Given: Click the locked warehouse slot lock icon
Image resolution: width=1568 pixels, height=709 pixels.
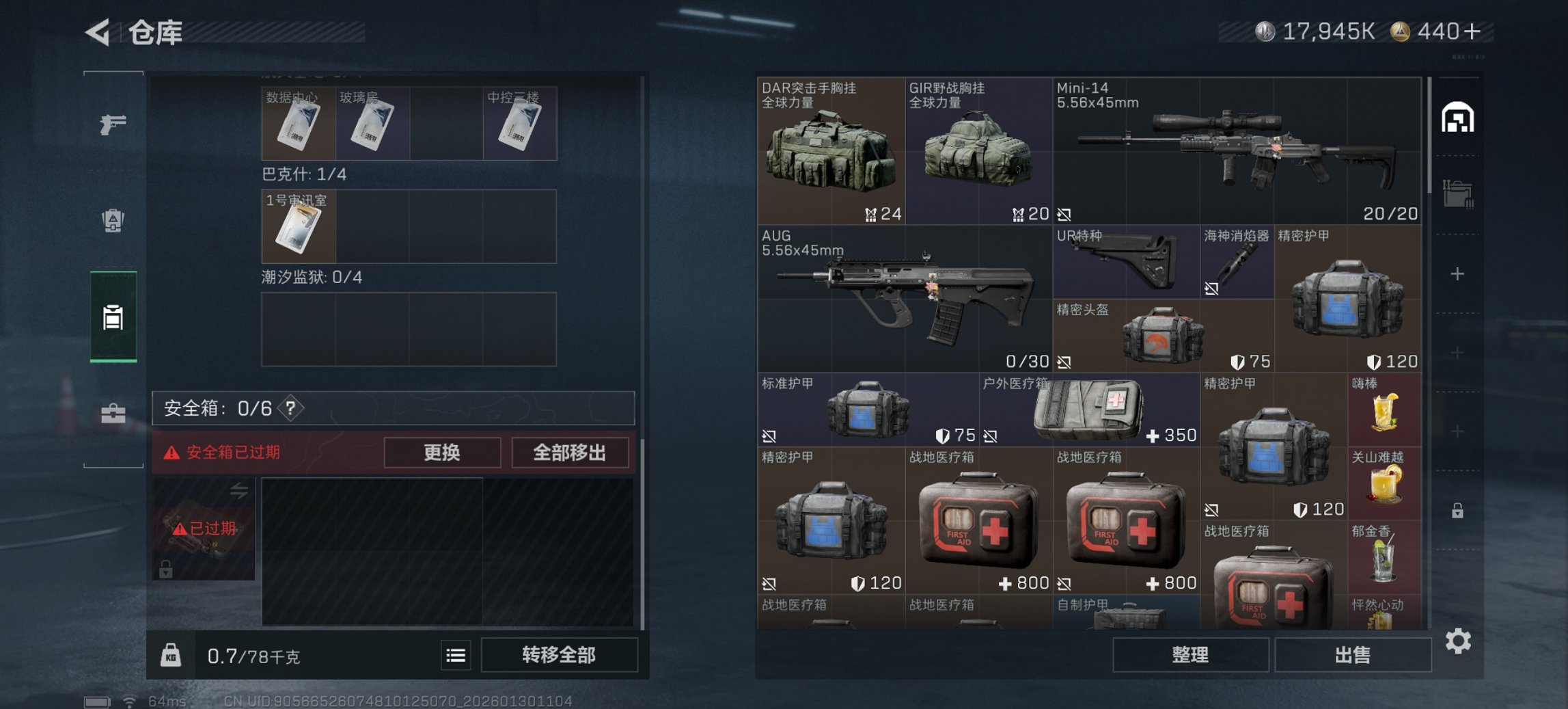Looking at the screenshot, I should point(1457,511).
